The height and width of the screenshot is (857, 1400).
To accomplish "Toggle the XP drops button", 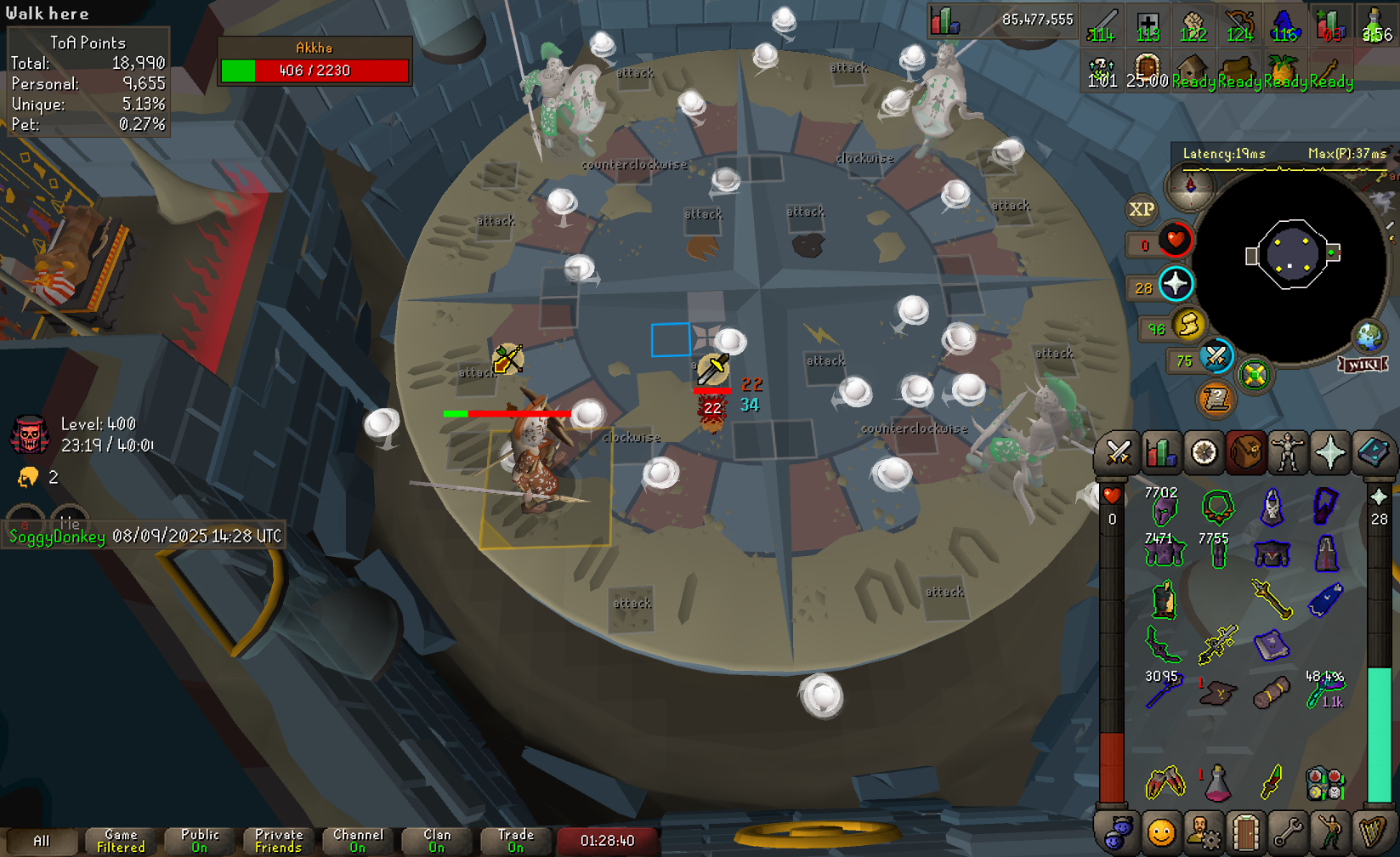I will coord(1141,209).
